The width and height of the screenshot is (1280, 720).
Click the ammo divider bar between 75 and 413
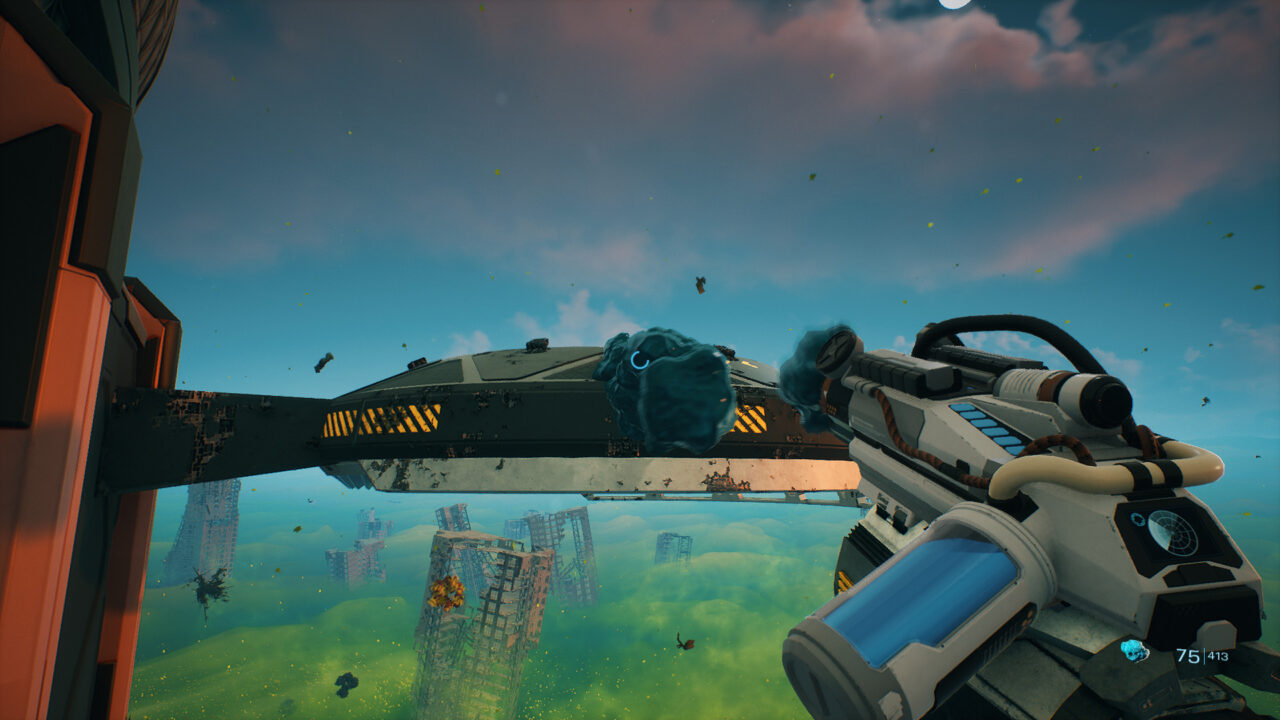pyautogui.click(x=1204, y=656)
